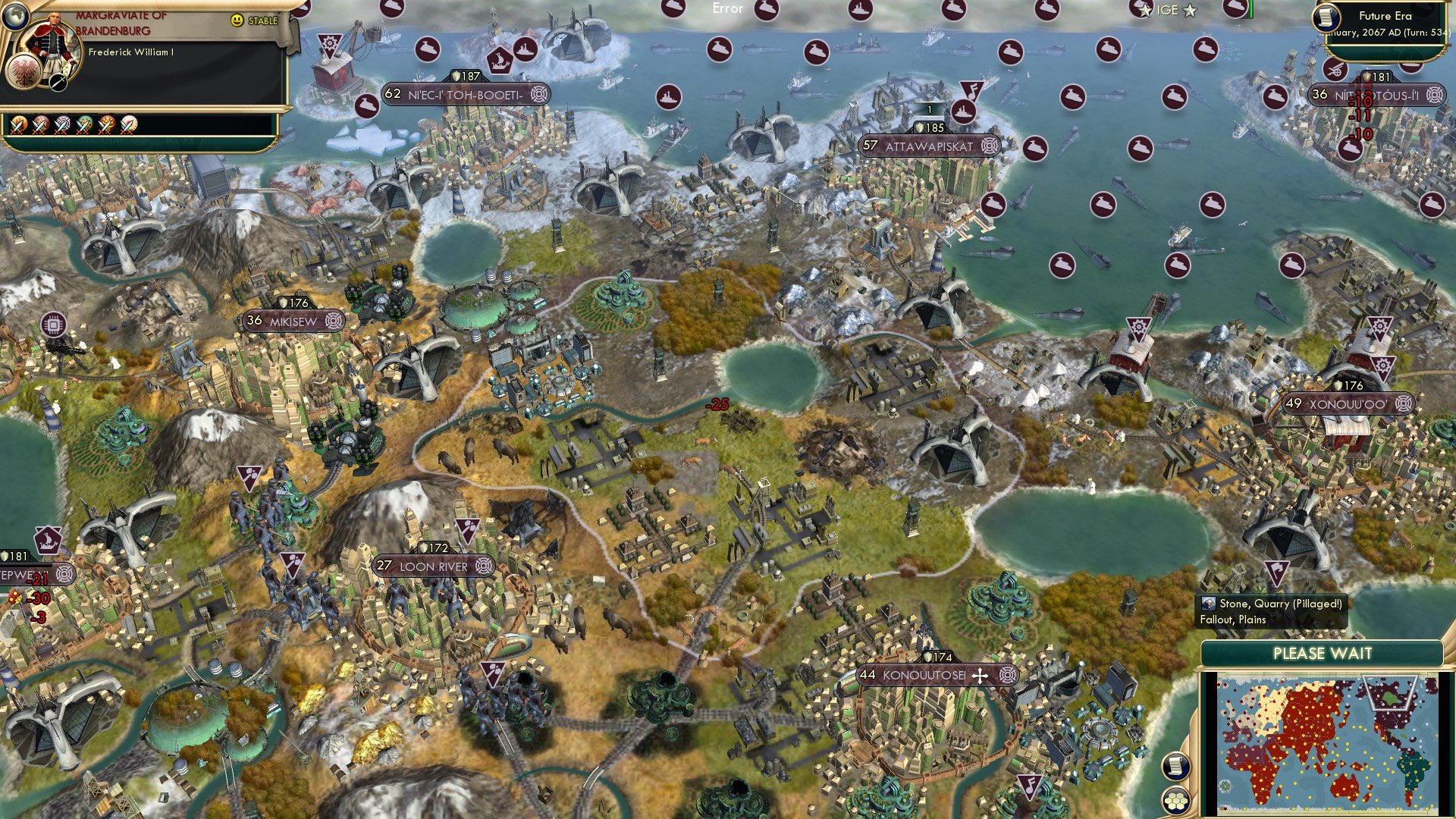Open the notifications scroll button above the minimap
This screenshot has width=1456, height=819.
(x=1175, y=767)
